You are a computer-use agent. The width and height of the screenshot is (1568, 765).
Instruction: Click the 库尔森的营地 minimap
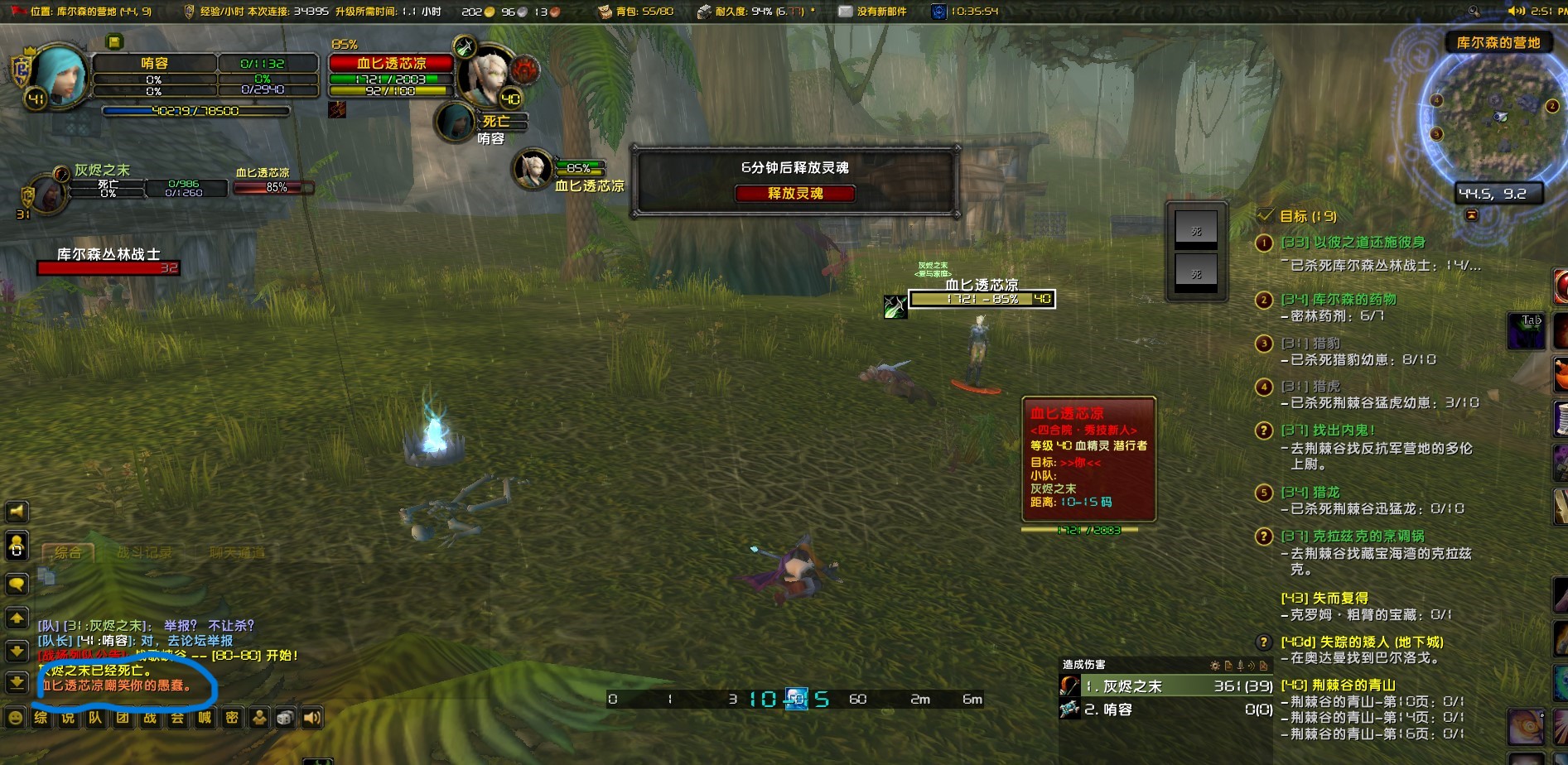click(1497, 116)
